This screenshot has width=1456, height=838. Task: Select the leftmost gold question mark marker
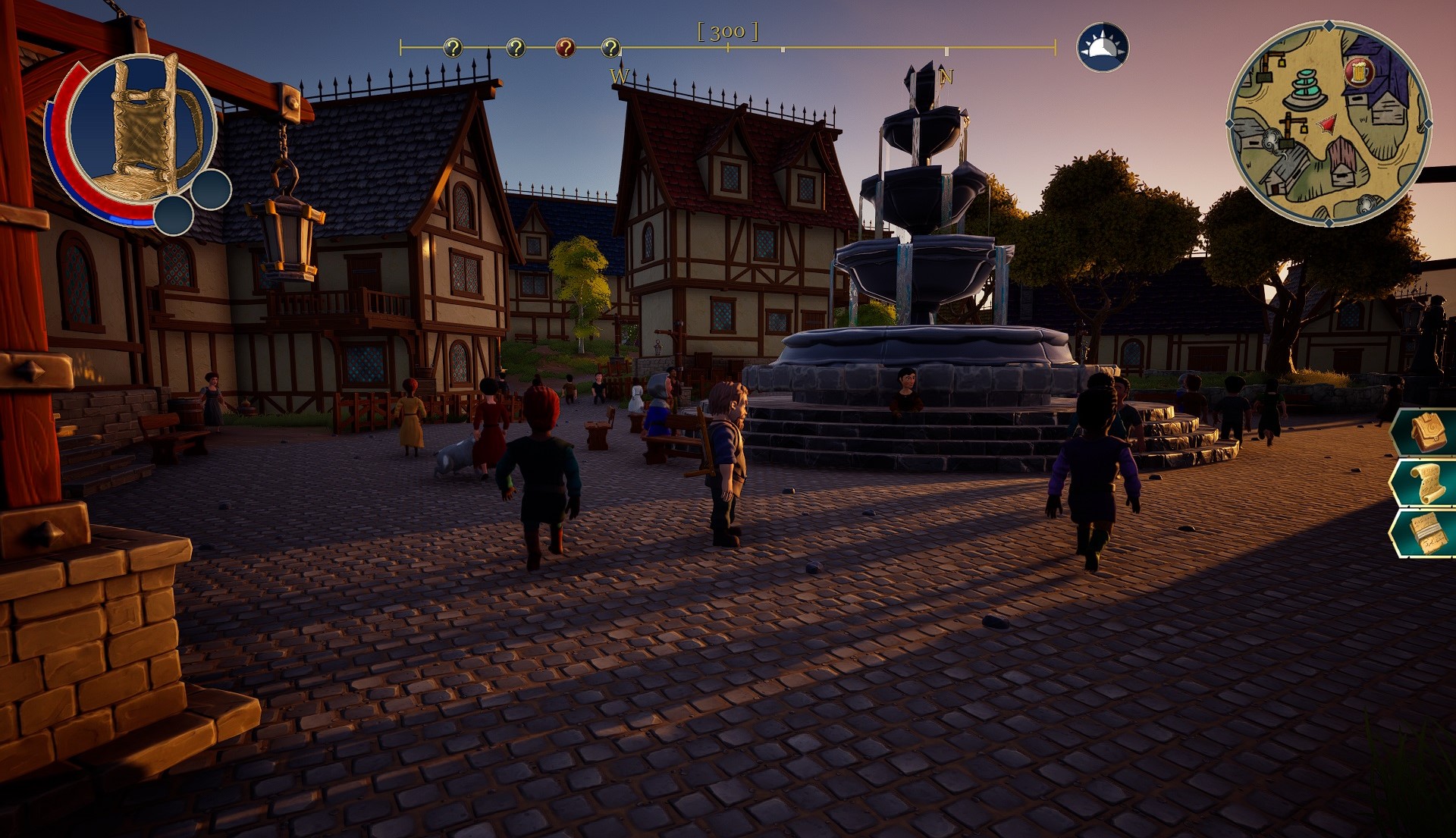pos(453,48)
